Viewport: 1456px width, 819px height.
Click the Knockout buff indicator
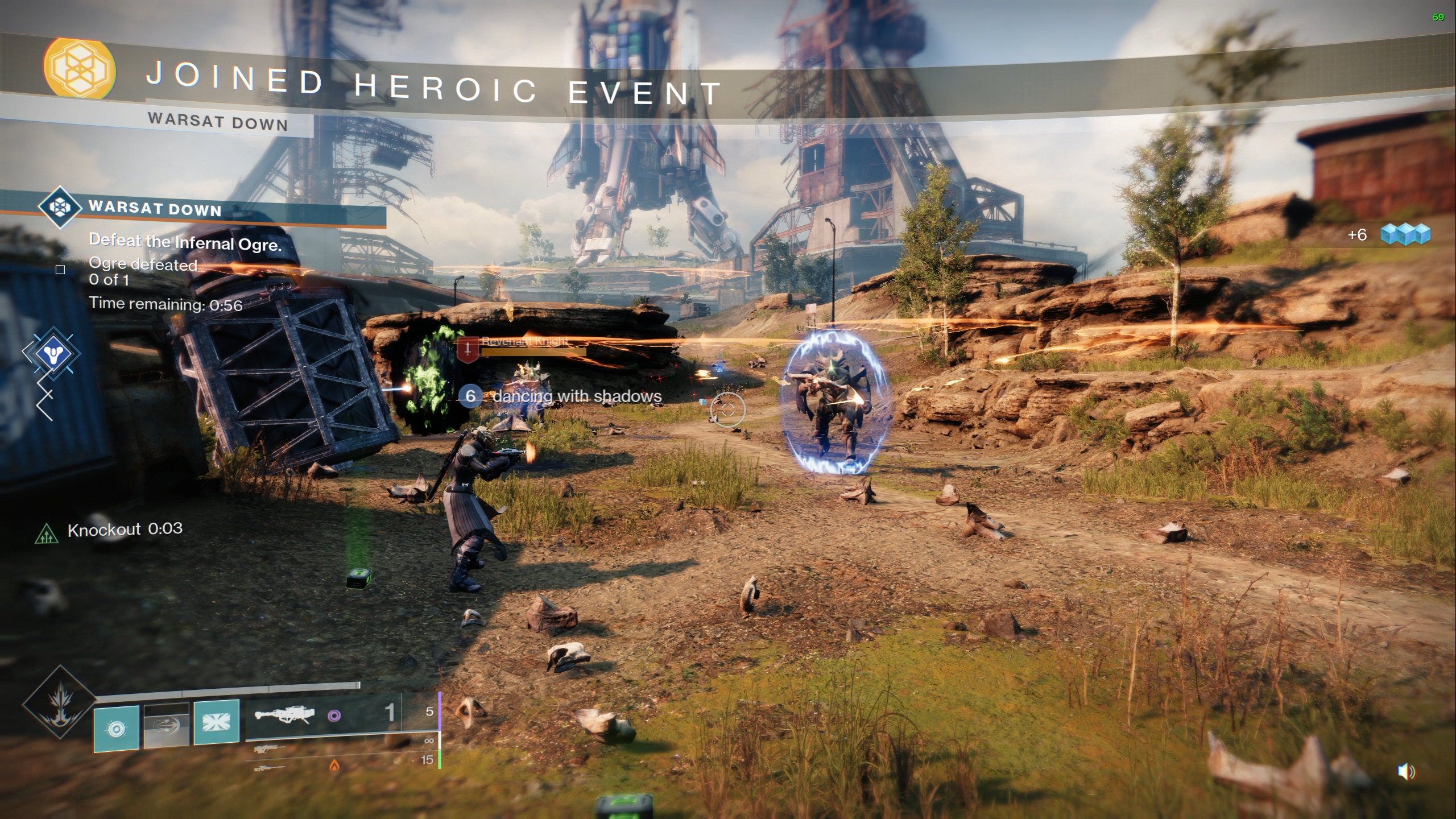tap(44, 534)
